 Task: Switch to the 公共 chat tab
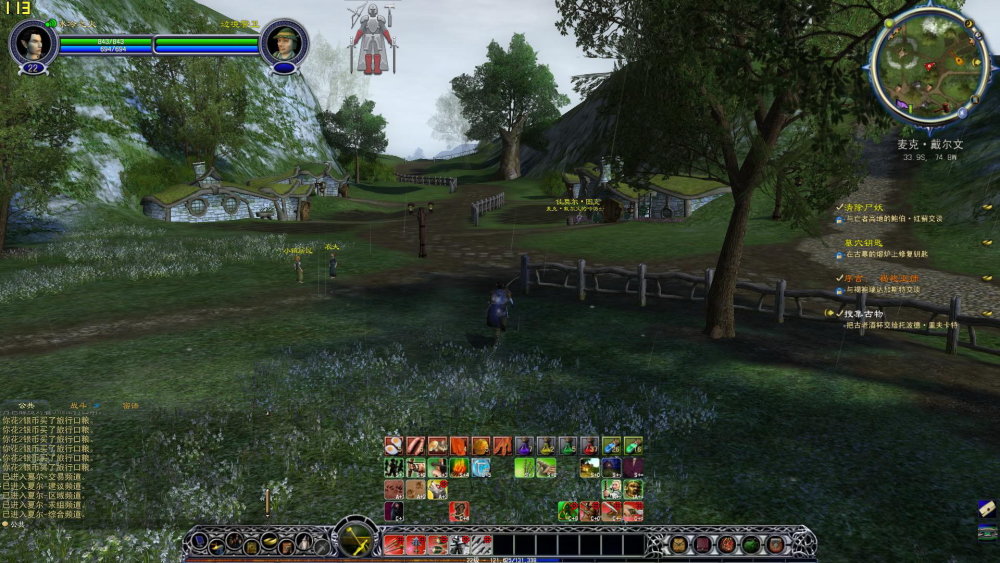tap(27, 406)
